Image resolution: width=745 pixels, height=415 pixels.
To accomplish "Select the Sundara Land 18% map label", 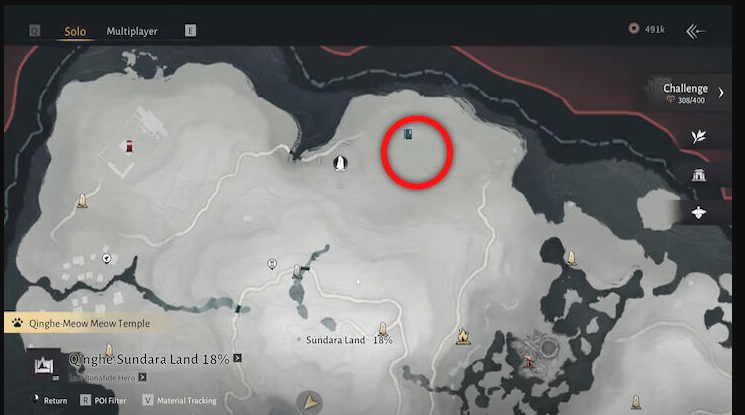I will [348, 340].
